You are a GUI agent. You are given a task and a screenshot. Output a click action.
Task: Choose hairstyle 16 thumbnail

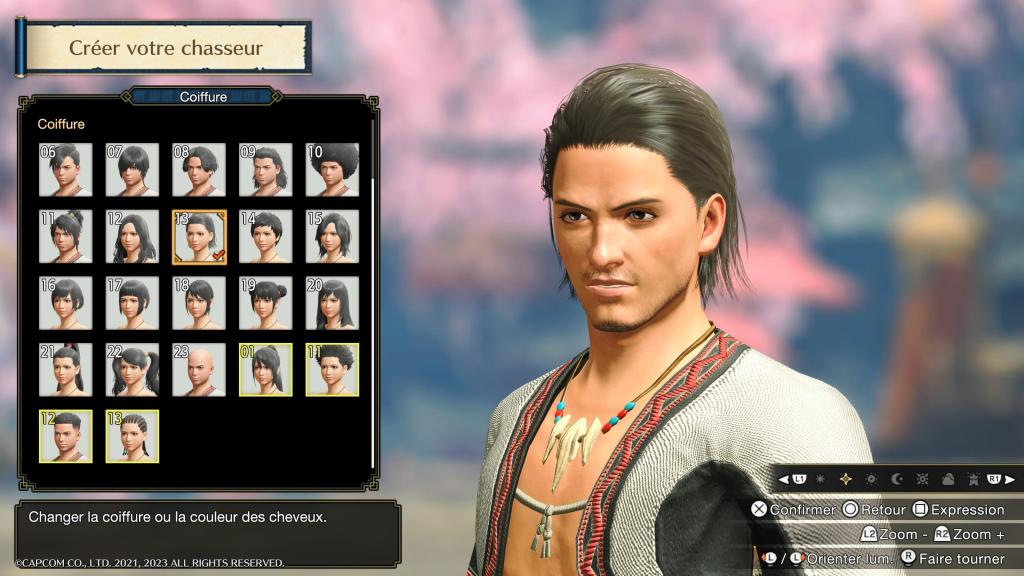click(65, 303)
